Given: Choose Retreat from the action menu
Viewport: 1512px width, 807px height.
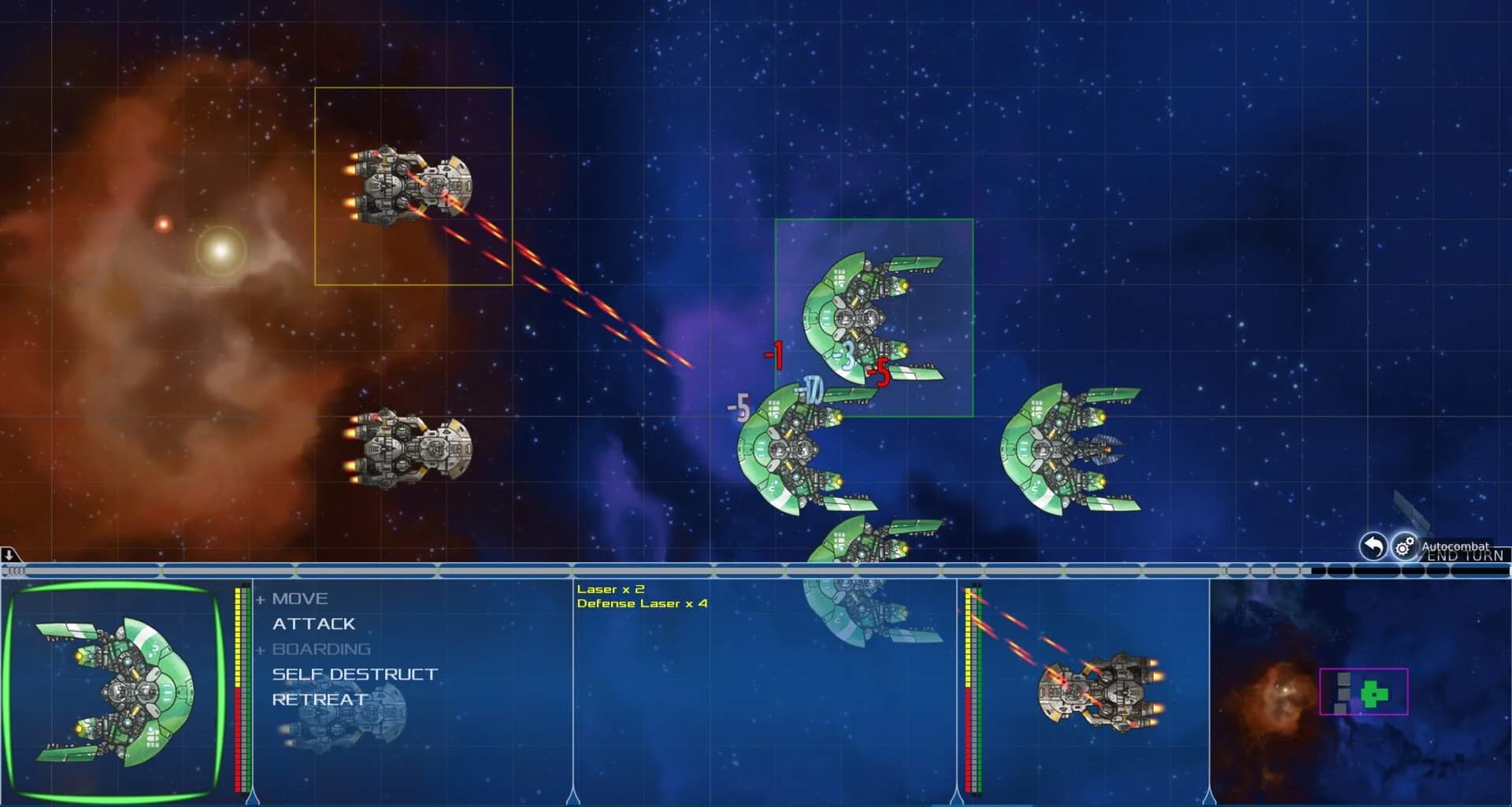Looking at the screenshot, I should 317,698.
